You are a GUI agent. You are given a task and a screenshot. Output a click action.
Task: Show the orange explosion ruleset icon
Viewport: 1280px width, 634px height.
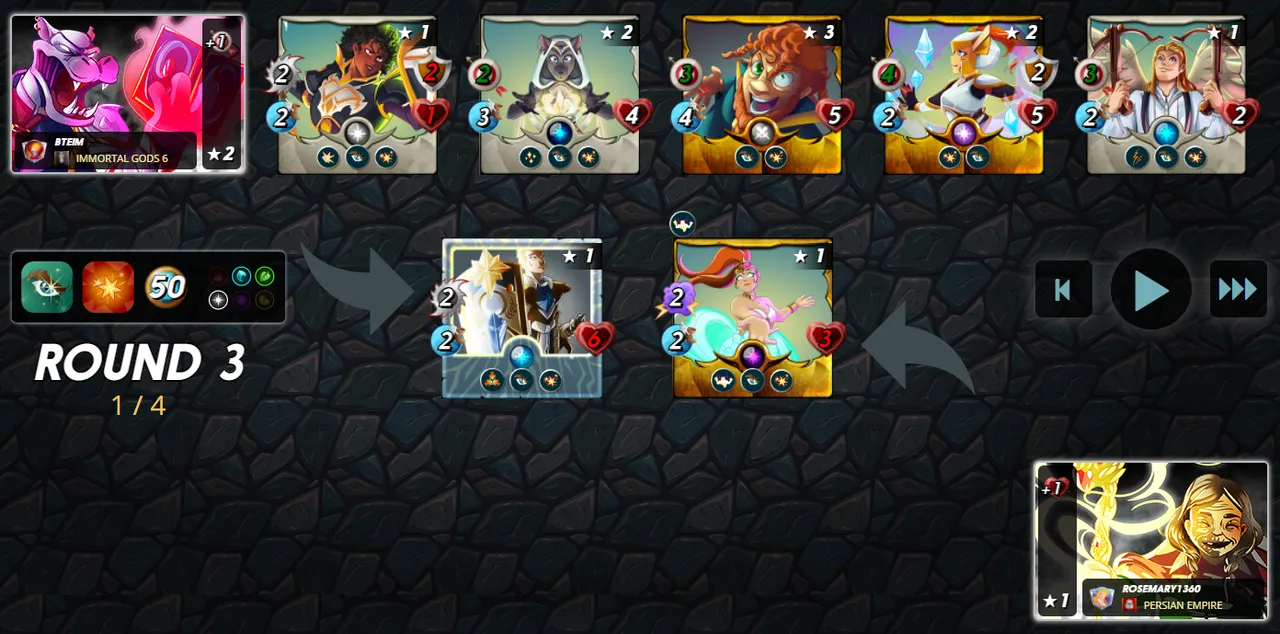(107, 288)
